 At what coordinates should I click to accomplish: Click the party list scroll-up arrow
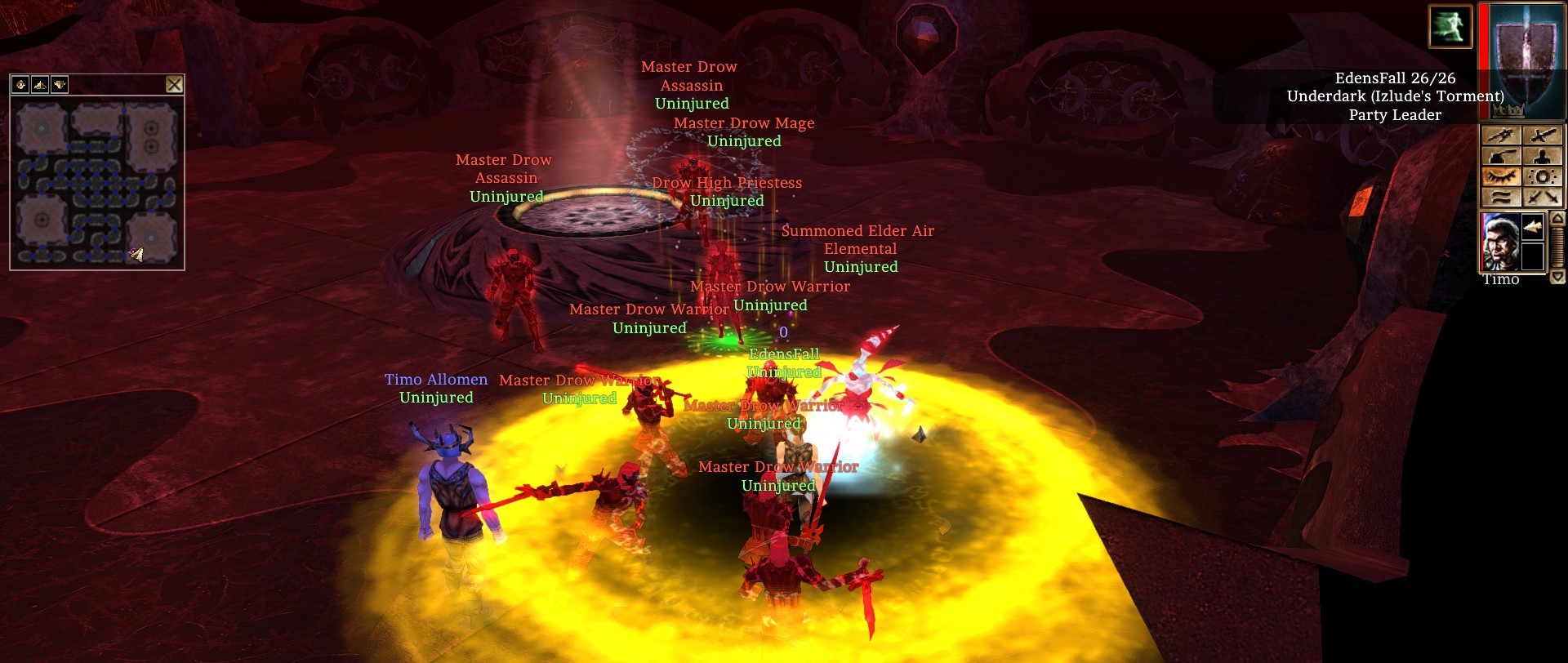(x=1557, y=219)
